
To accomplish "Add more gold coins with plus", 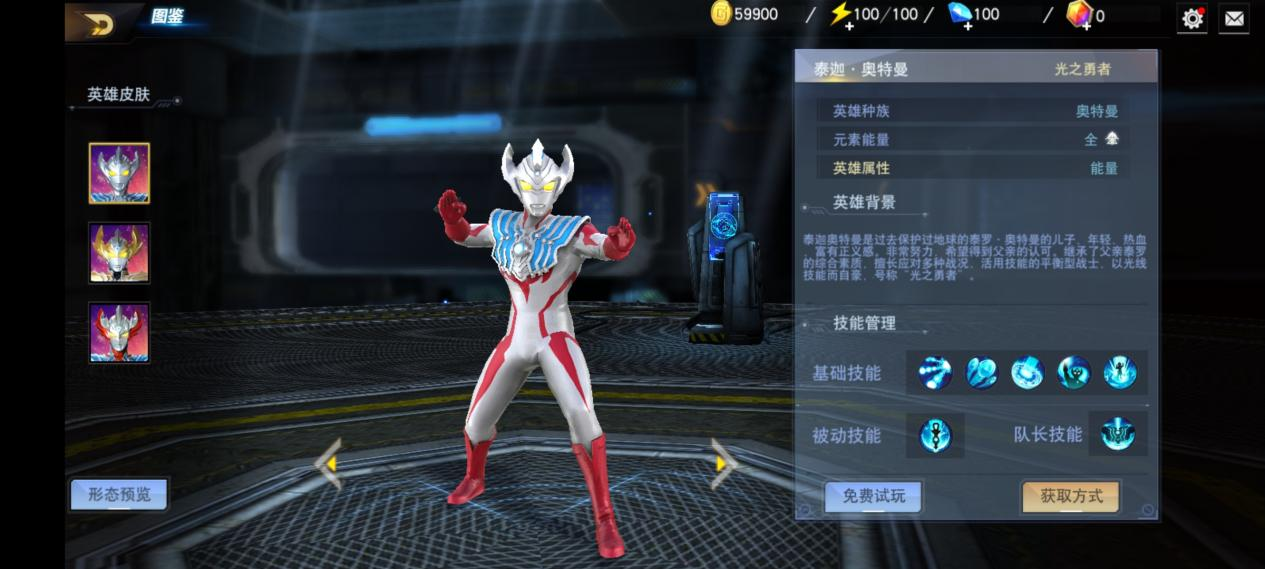I will tap(722, 14).
